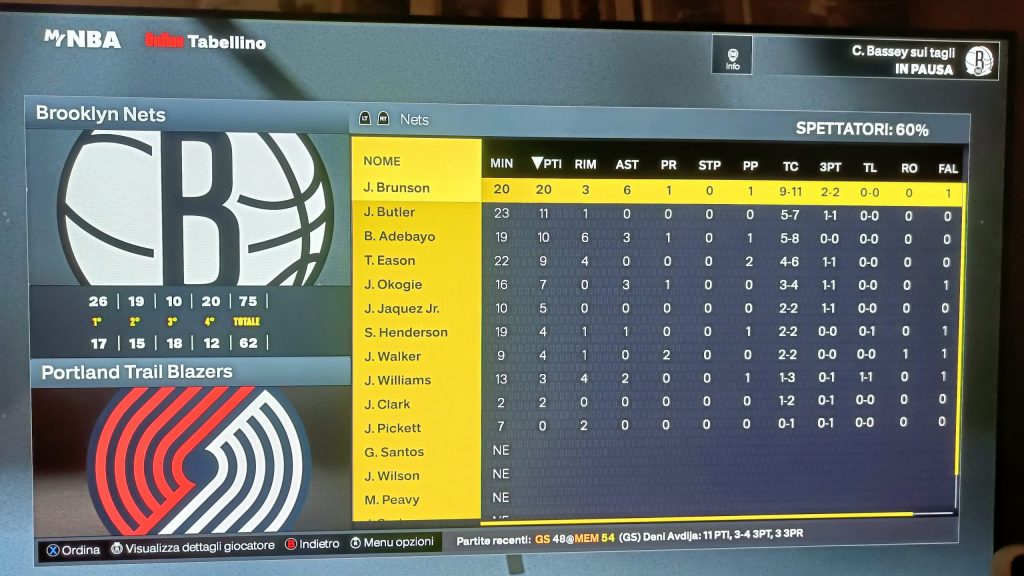Screen dimensions: 1024x576
Task: Open the Info icon at top right
Action: (733, 56)
